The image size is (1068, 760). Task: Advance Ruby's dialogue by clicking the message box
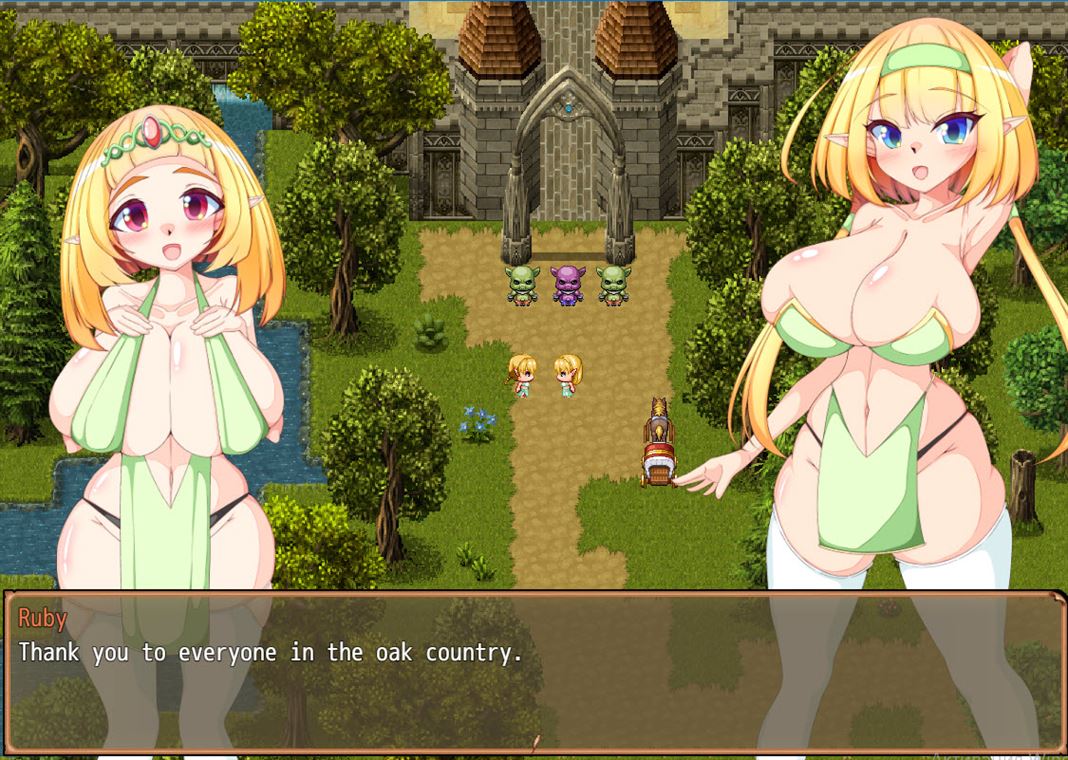(x=534, y=672)
